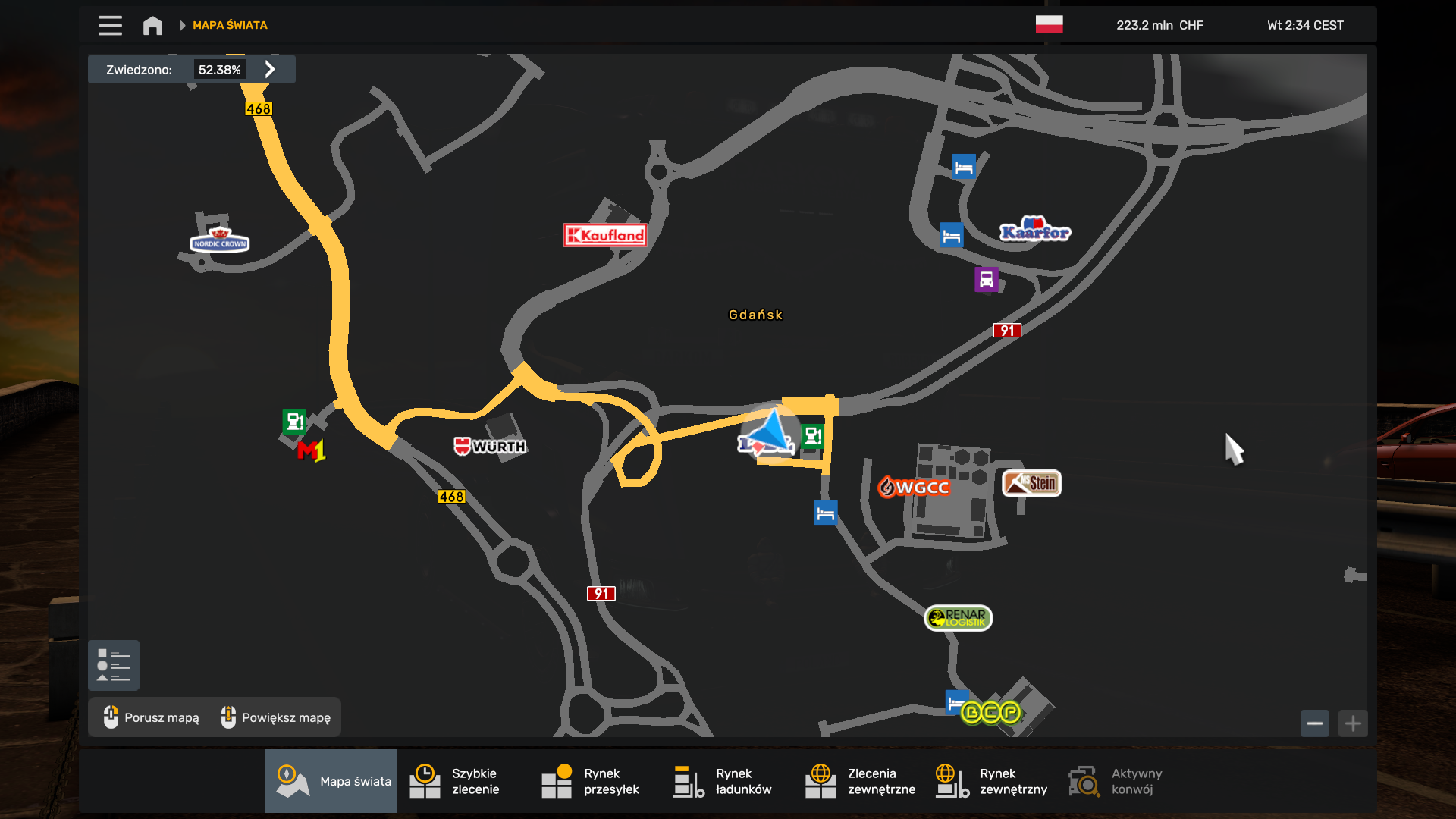Select the Kaufland company marker

605,235
